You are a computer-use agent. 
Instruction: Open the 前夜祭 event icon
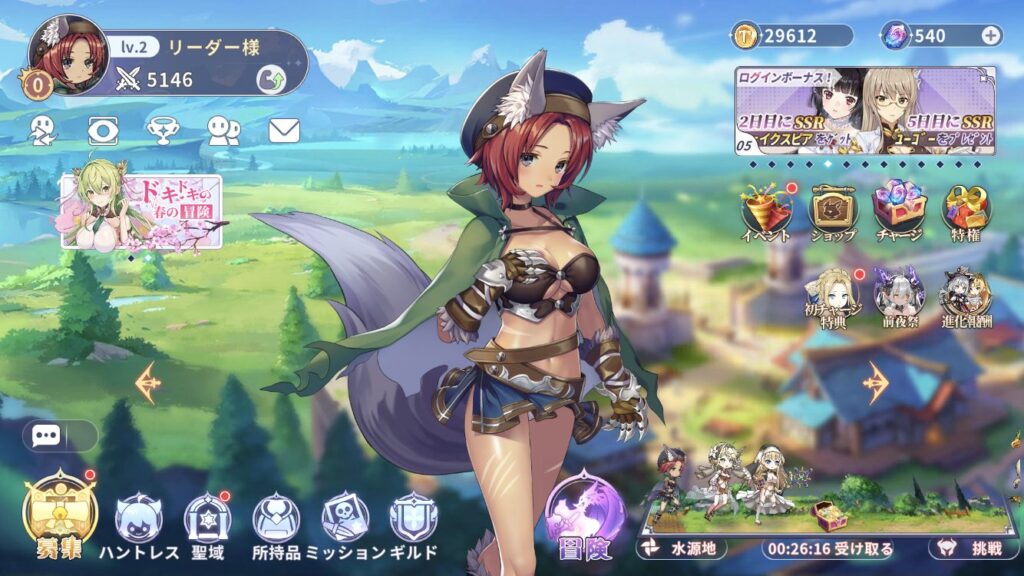pos(898,296)
